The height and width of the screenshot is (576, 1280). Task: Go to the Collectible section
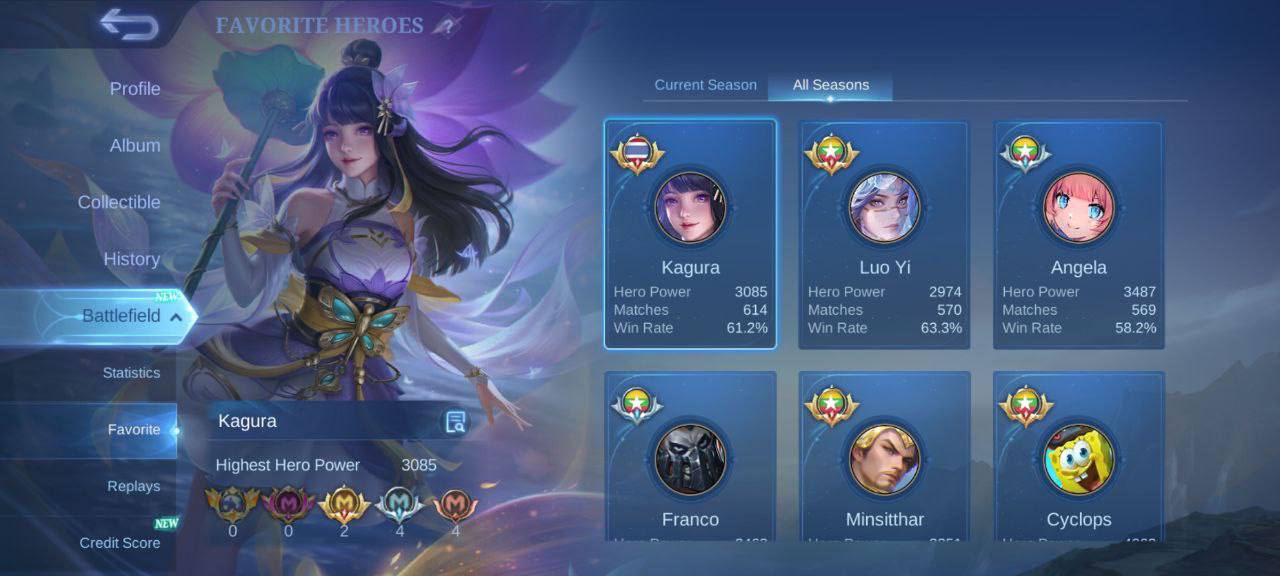[x=119, y=202]
